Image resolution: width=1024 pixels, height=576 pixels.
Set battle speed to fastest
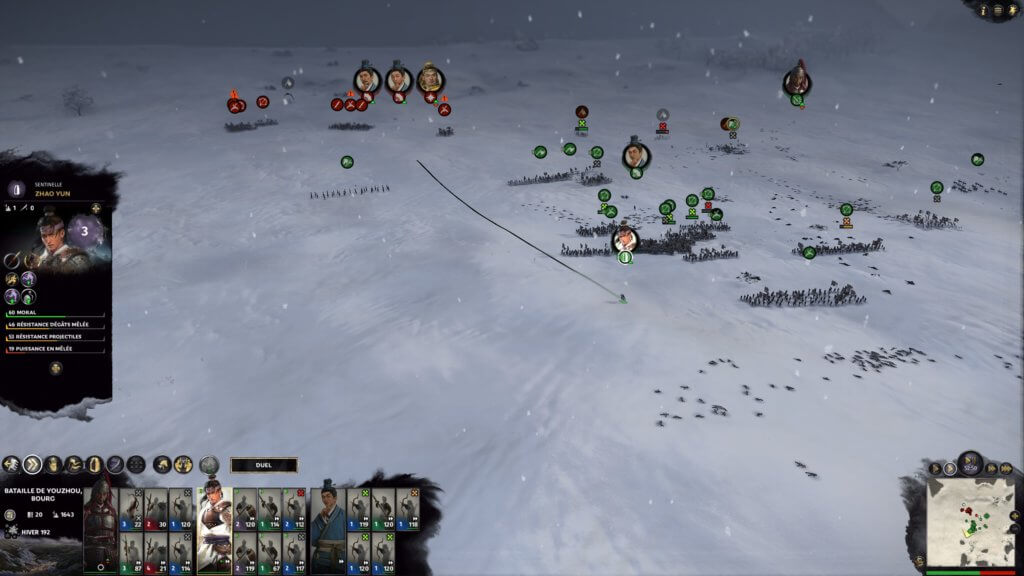coord(1004,468)
